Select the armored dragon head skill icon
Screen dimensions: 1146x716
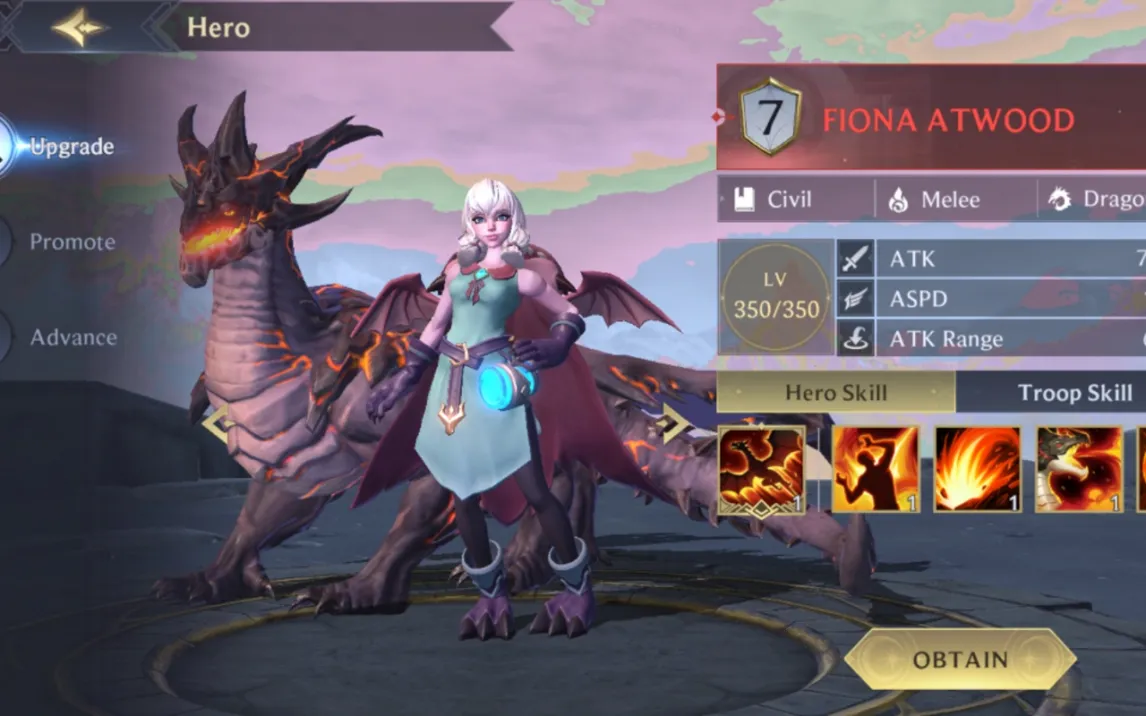click(1079, 470)
